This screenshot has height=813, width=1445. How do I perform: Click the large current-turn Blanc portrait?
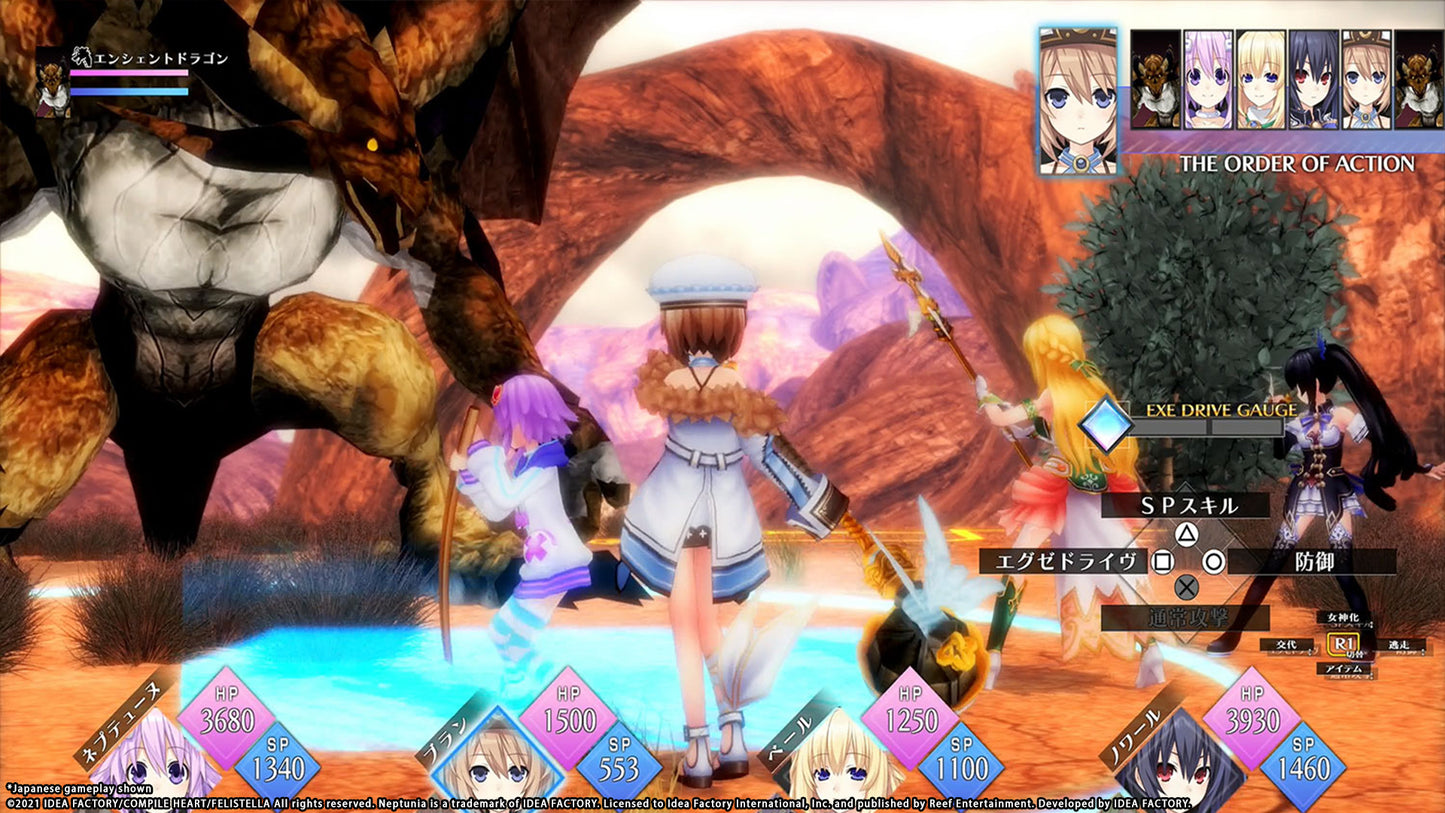click(x=1078, y=102)
